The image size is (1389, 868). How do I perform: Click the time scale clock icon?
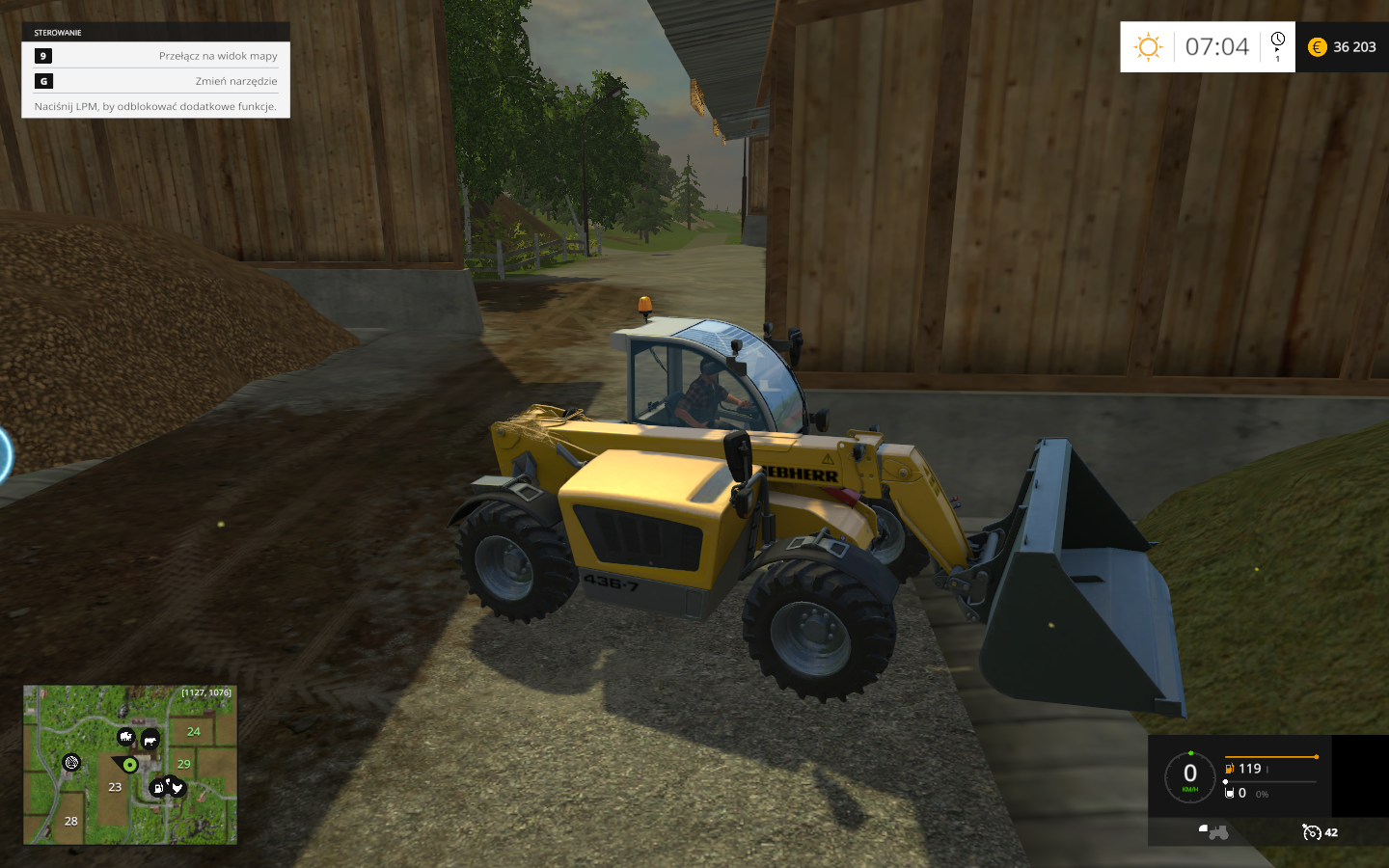1278,41
